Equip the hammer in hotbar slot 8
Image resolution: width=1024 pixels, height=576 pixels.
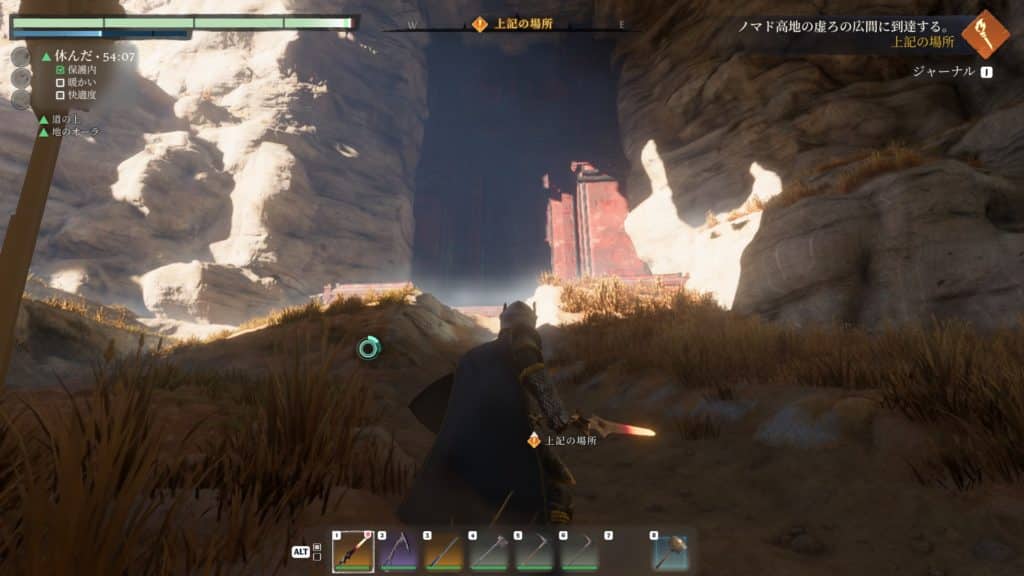point(670,551)
